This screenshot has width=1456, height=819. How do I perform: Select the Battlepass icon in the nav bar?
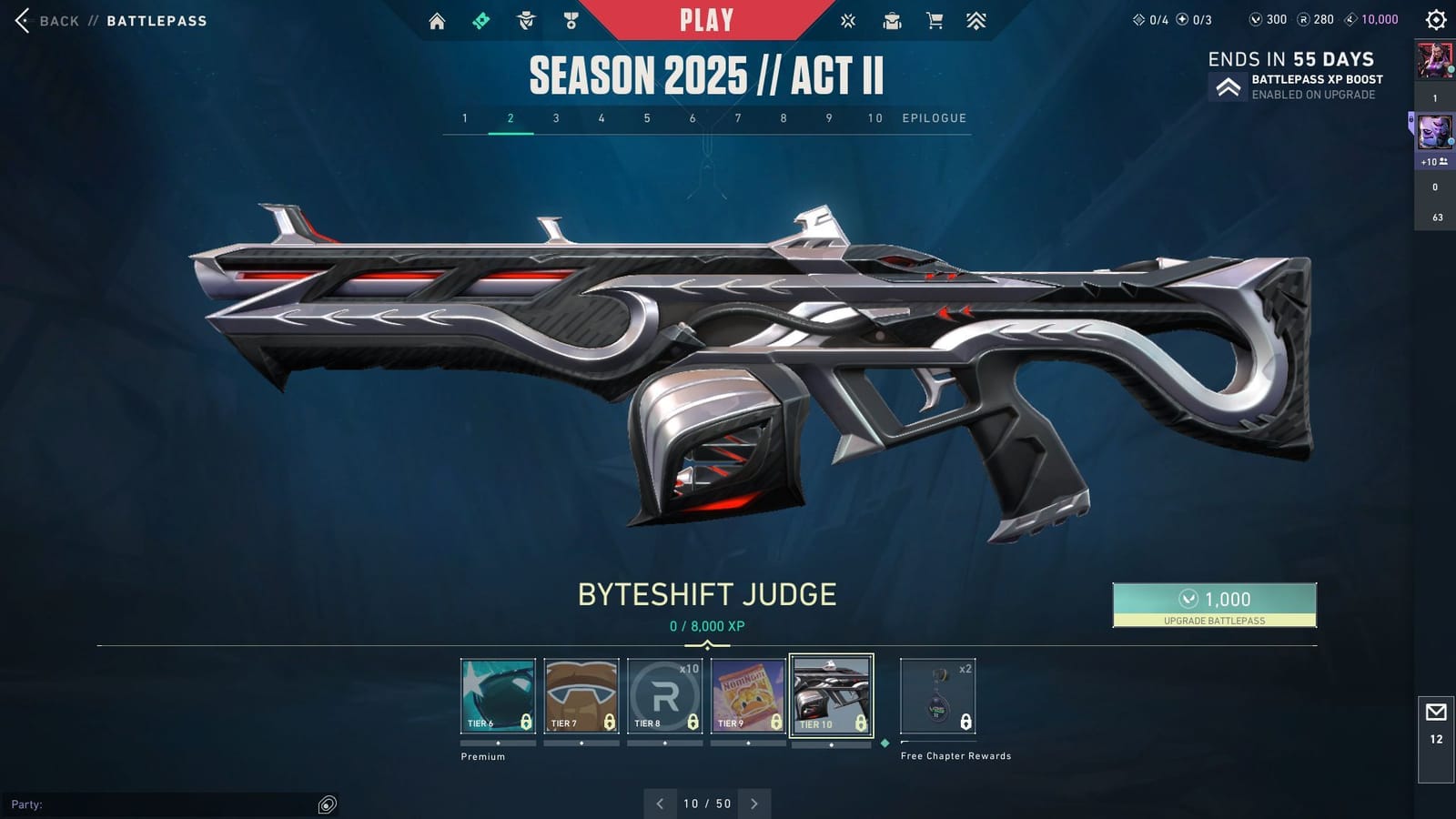coord(482,20)
